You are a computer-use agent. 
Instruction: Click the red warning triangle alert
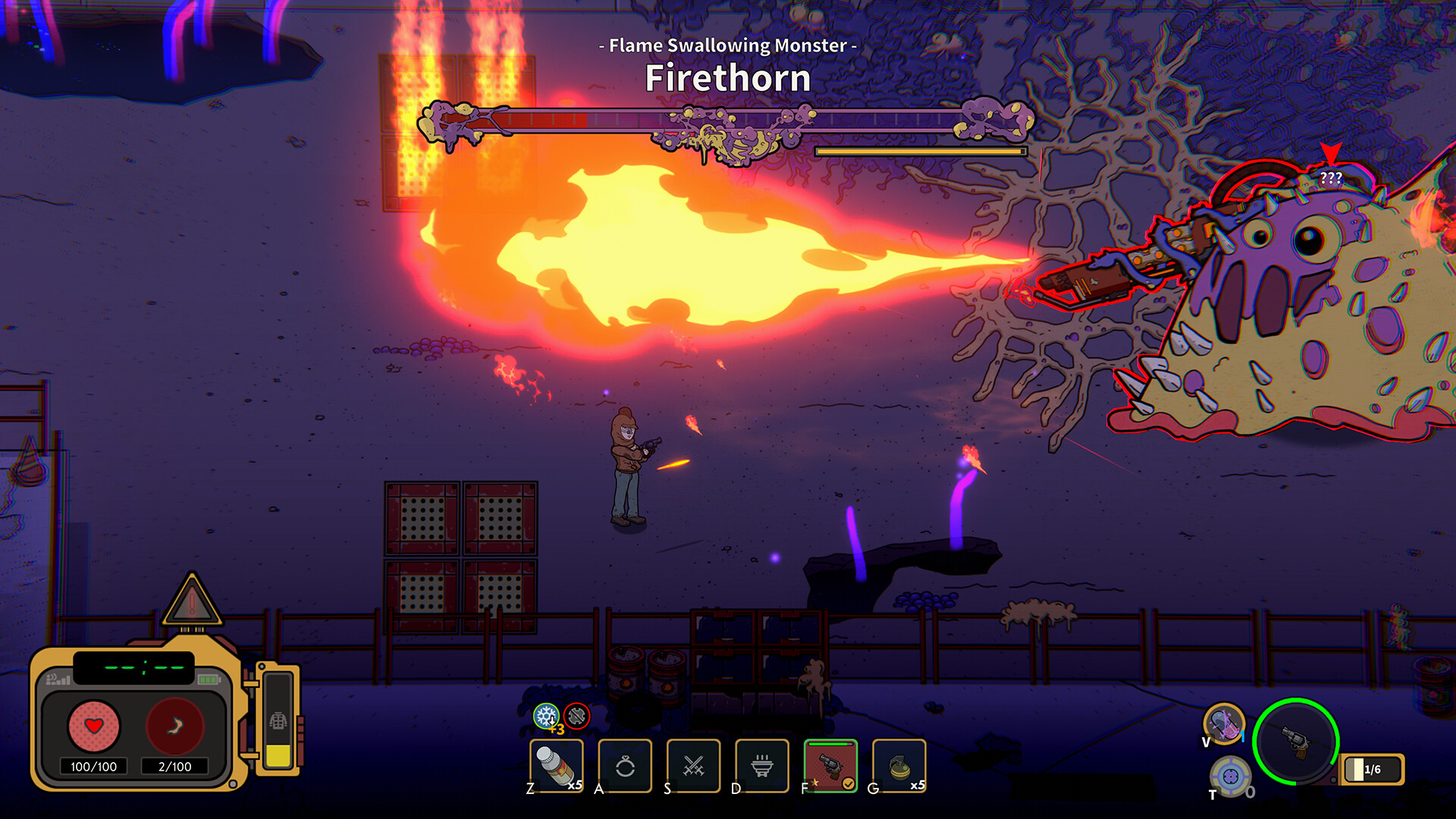pos(192,602)
